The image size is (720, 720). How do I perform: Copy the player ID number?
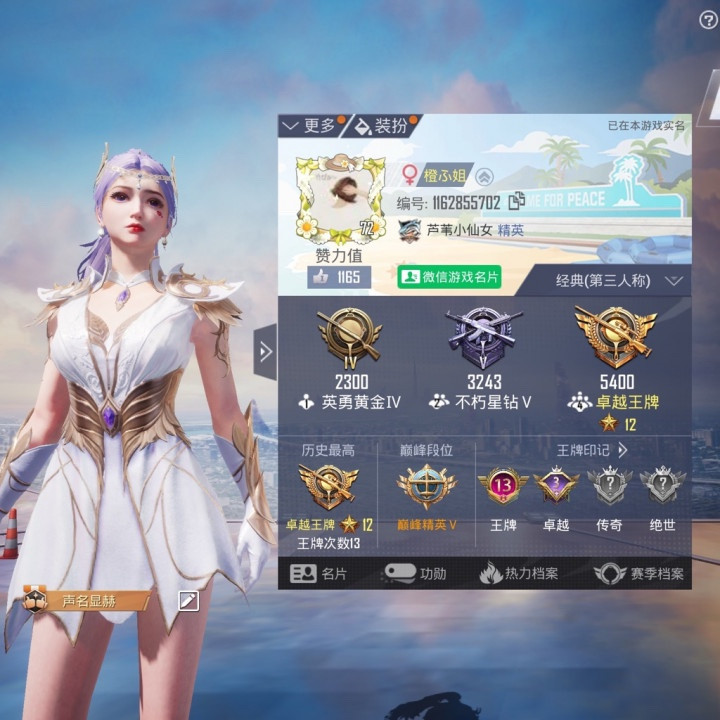pos(517,202)
